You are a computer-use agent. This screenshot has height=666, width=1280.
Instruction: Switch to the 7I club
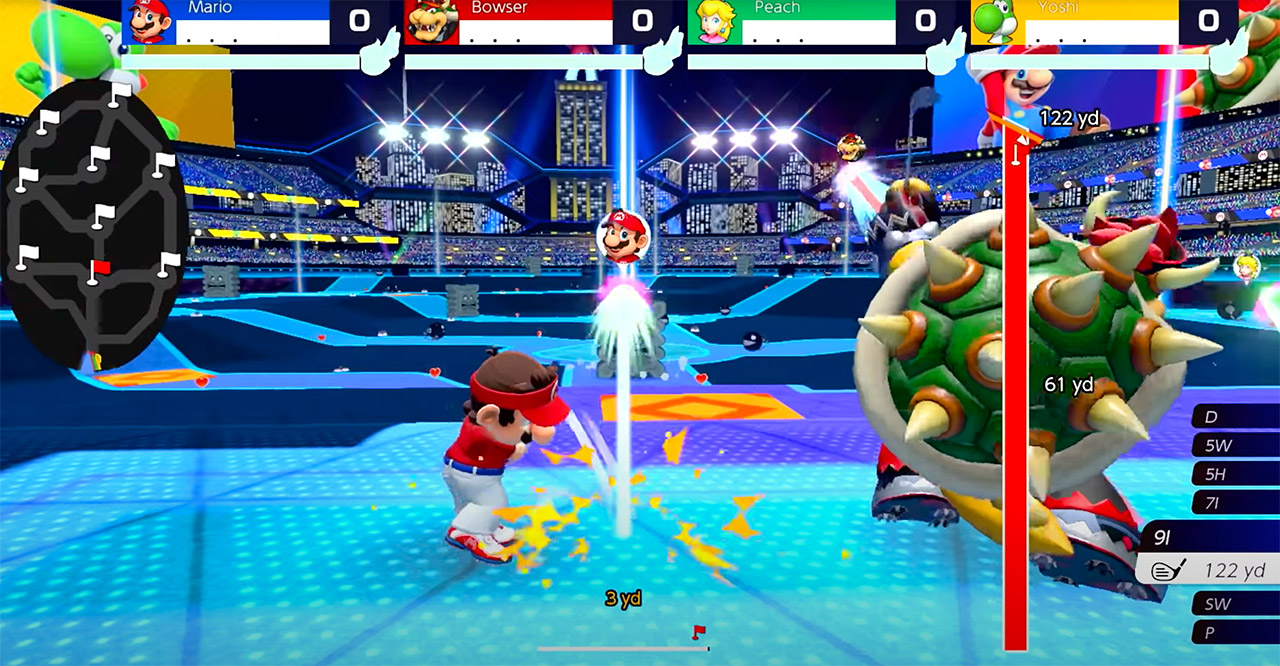pyautogui.click(x=1236, y=502)
